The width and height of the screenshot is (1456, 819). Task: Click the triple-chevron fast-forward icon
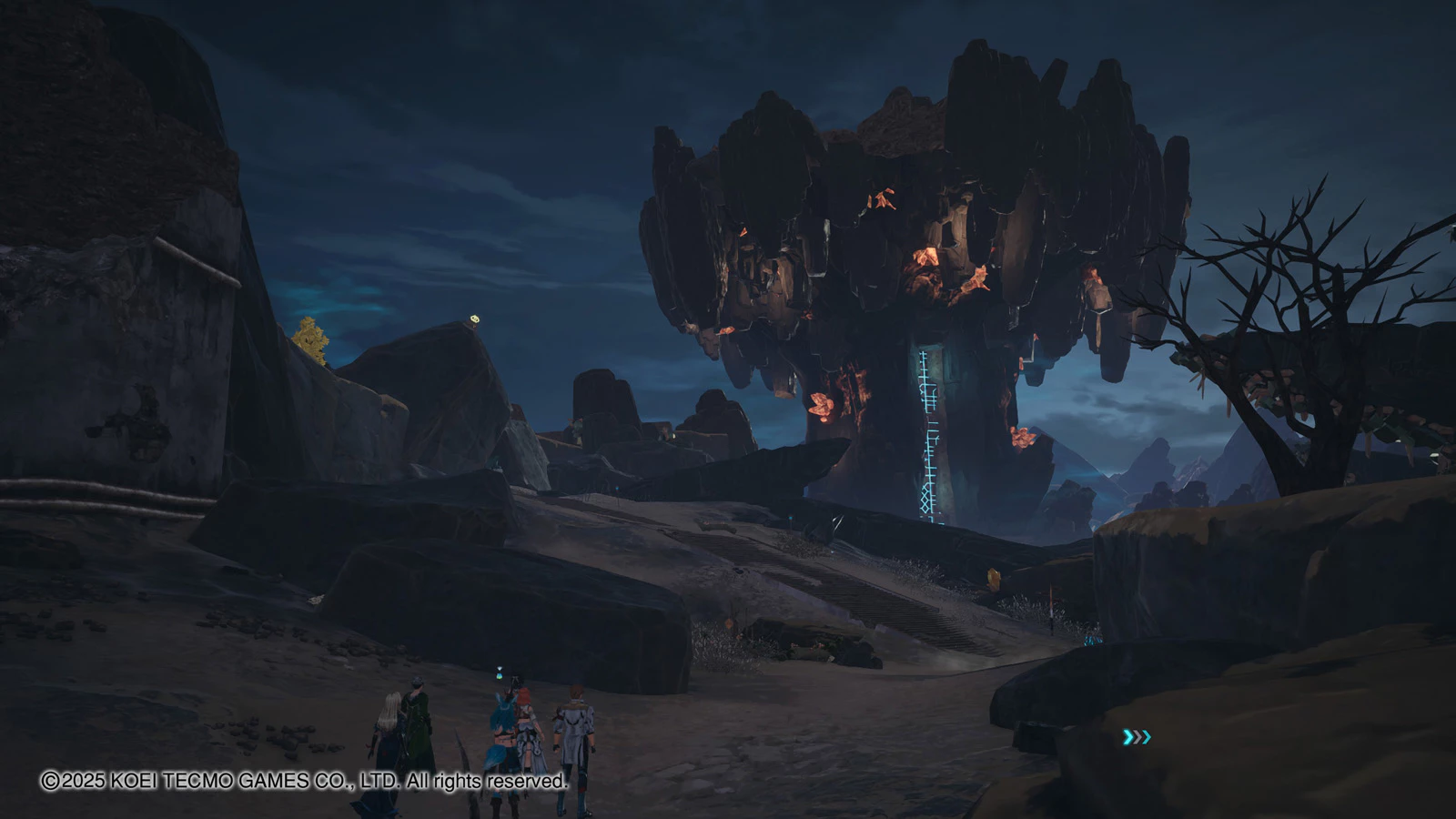1137,737
